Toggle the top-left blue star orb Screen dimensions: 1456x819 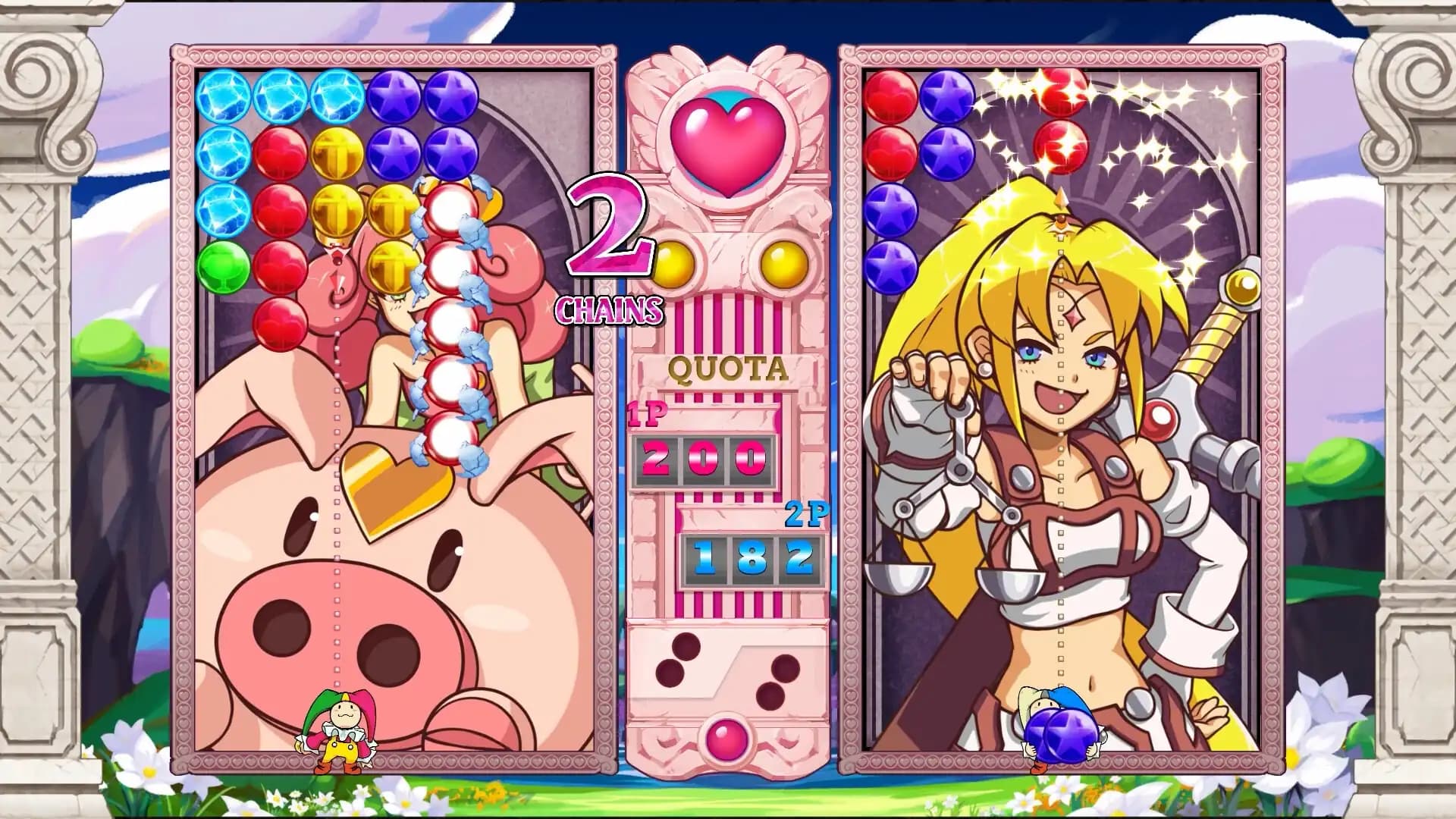point(224,95)
